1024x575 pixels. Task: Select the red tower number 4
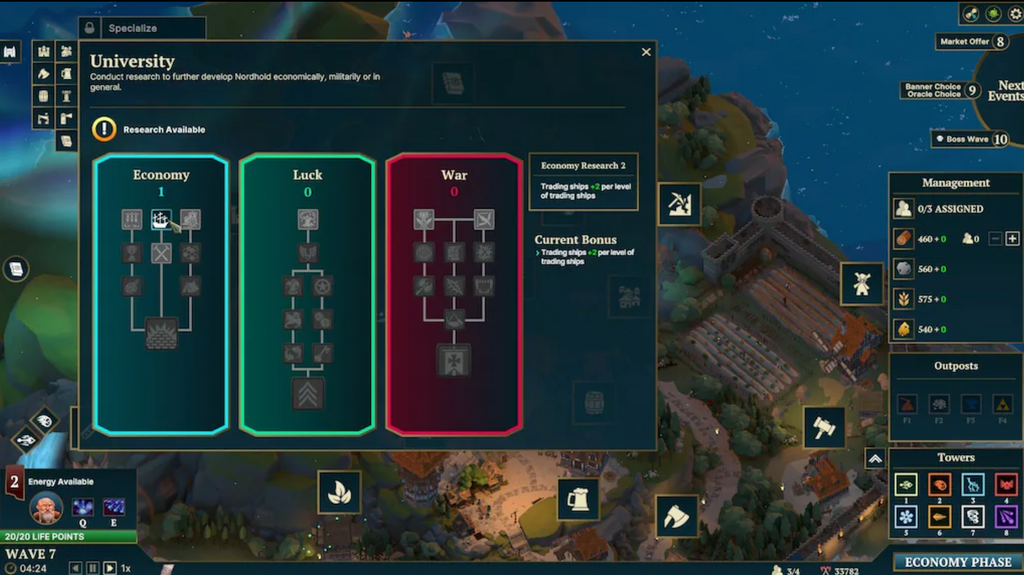1004,484
